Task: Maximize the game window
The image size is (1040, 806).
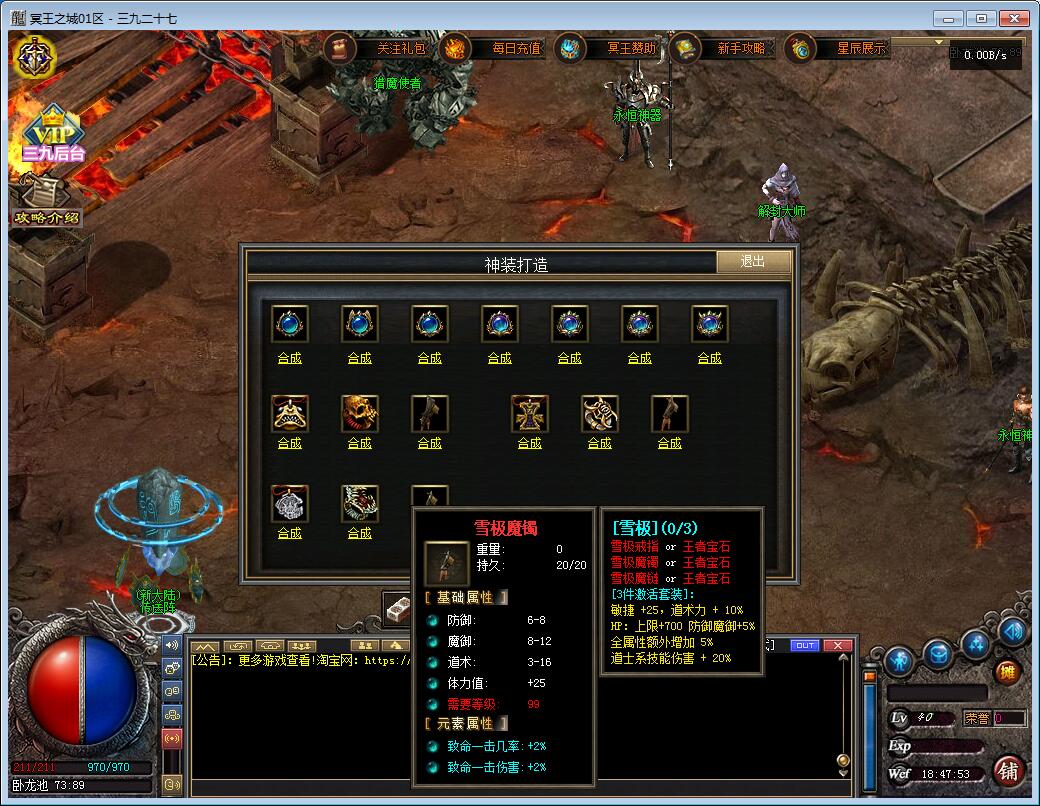Action: pos(981,18)
